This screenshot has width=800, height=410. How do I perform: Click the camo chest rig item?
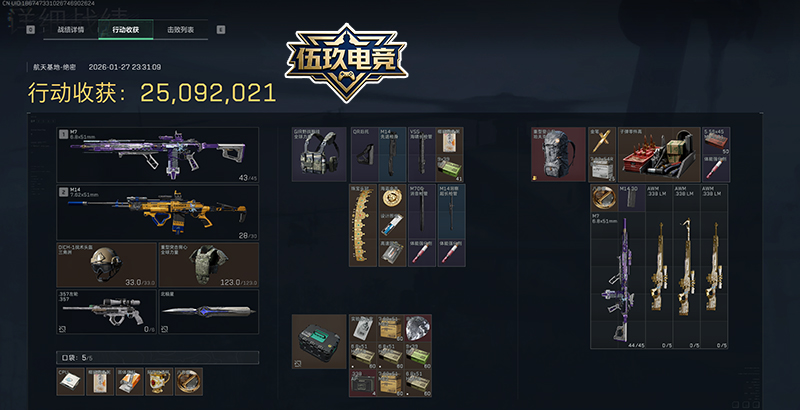(319, 153)
